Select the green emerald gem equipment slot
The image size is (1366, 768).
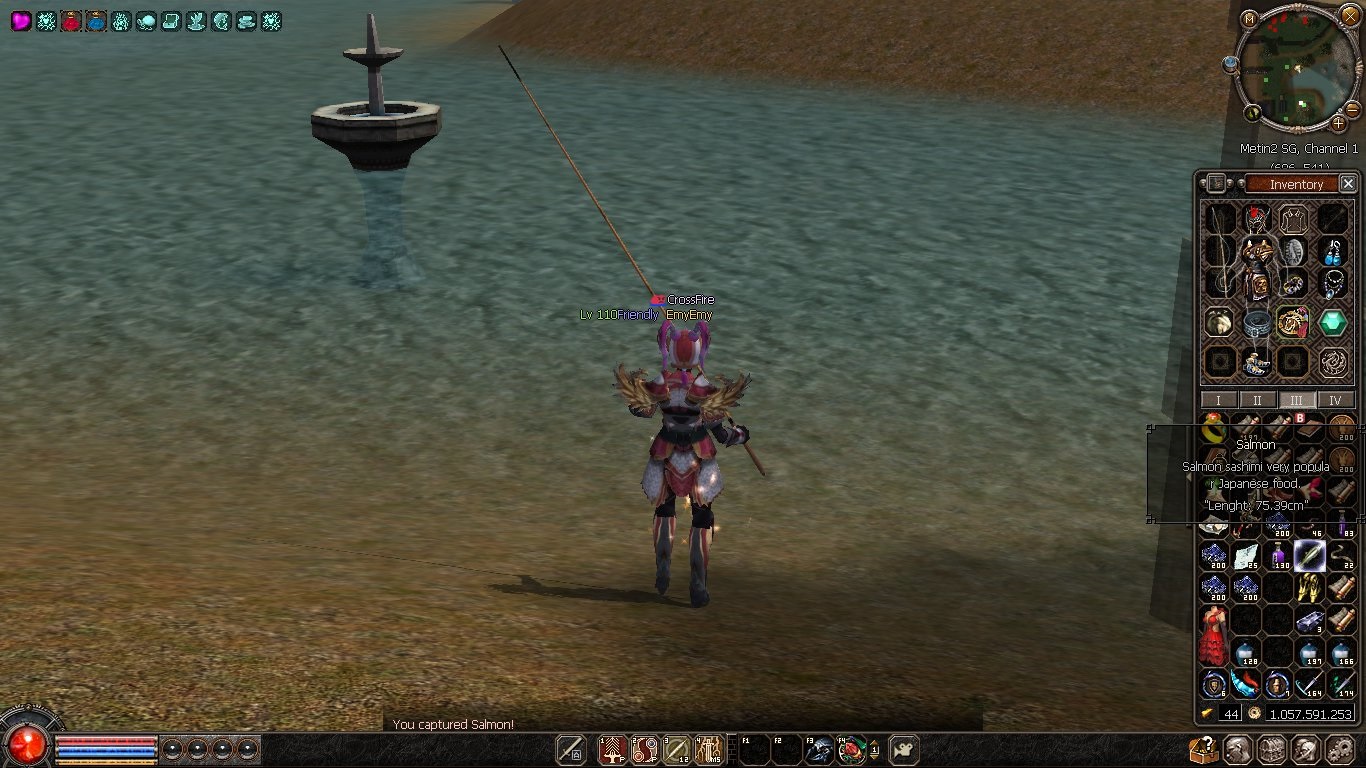click(x=1332, y=322)
